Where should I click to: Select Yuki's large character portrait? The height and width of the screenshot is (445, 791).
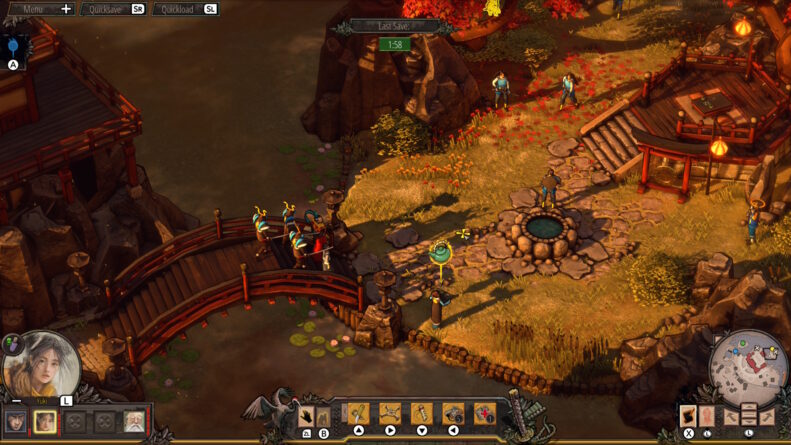pyautogui.click(x=41, y=364)
